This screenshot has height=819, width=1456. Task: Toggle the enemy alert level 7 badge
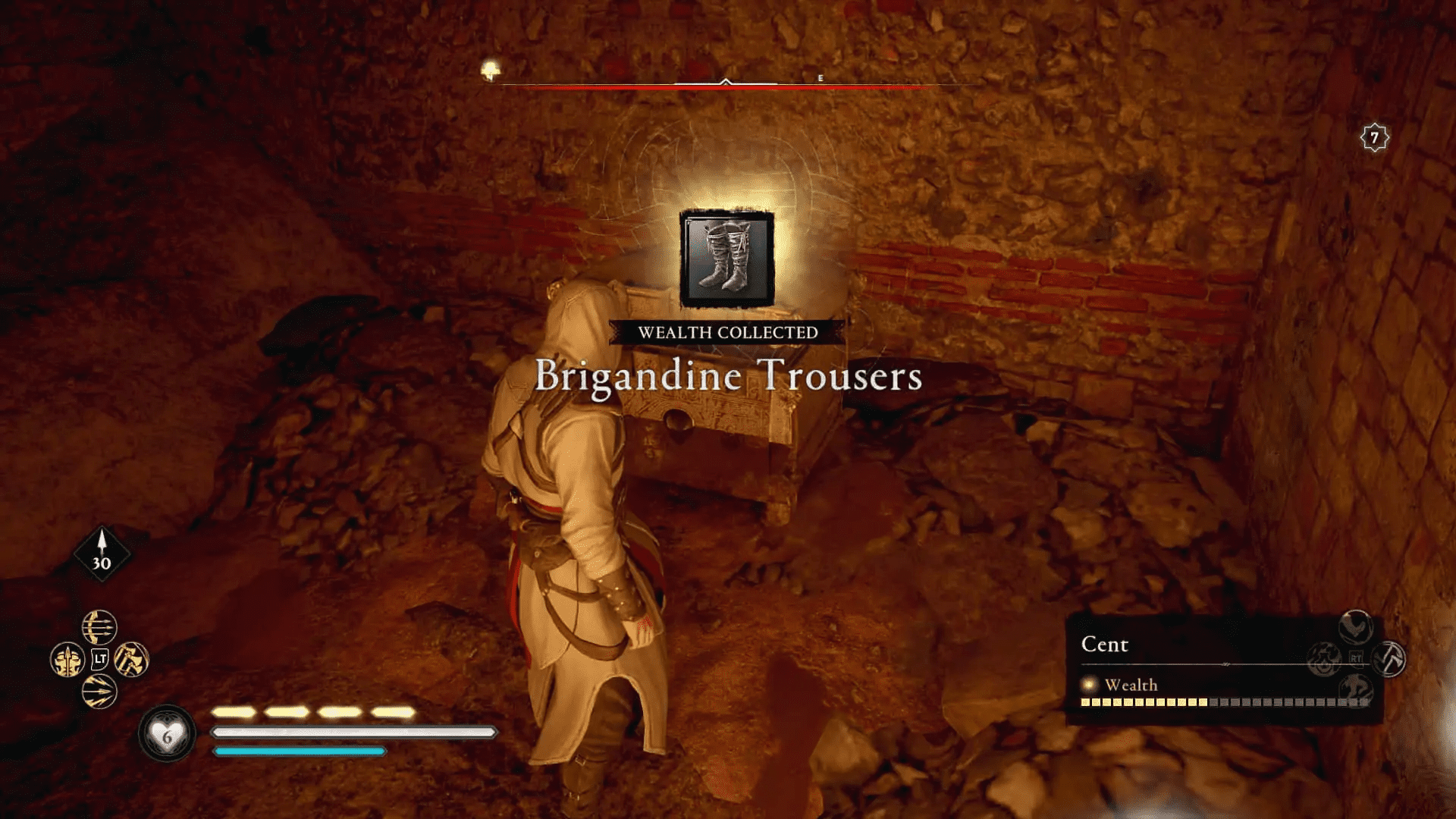coord(1376,136)
